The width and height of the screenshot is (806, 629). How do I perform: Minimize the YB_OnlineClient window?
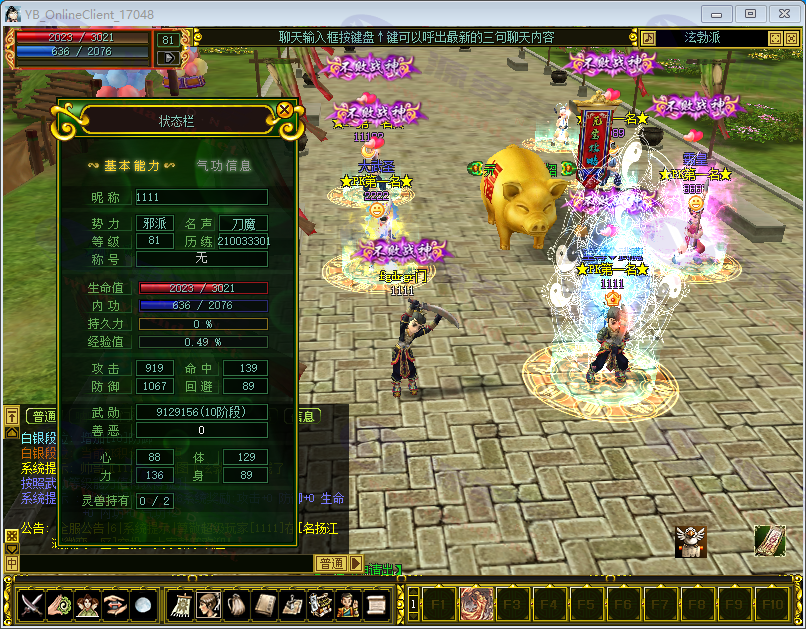point(717,13)
